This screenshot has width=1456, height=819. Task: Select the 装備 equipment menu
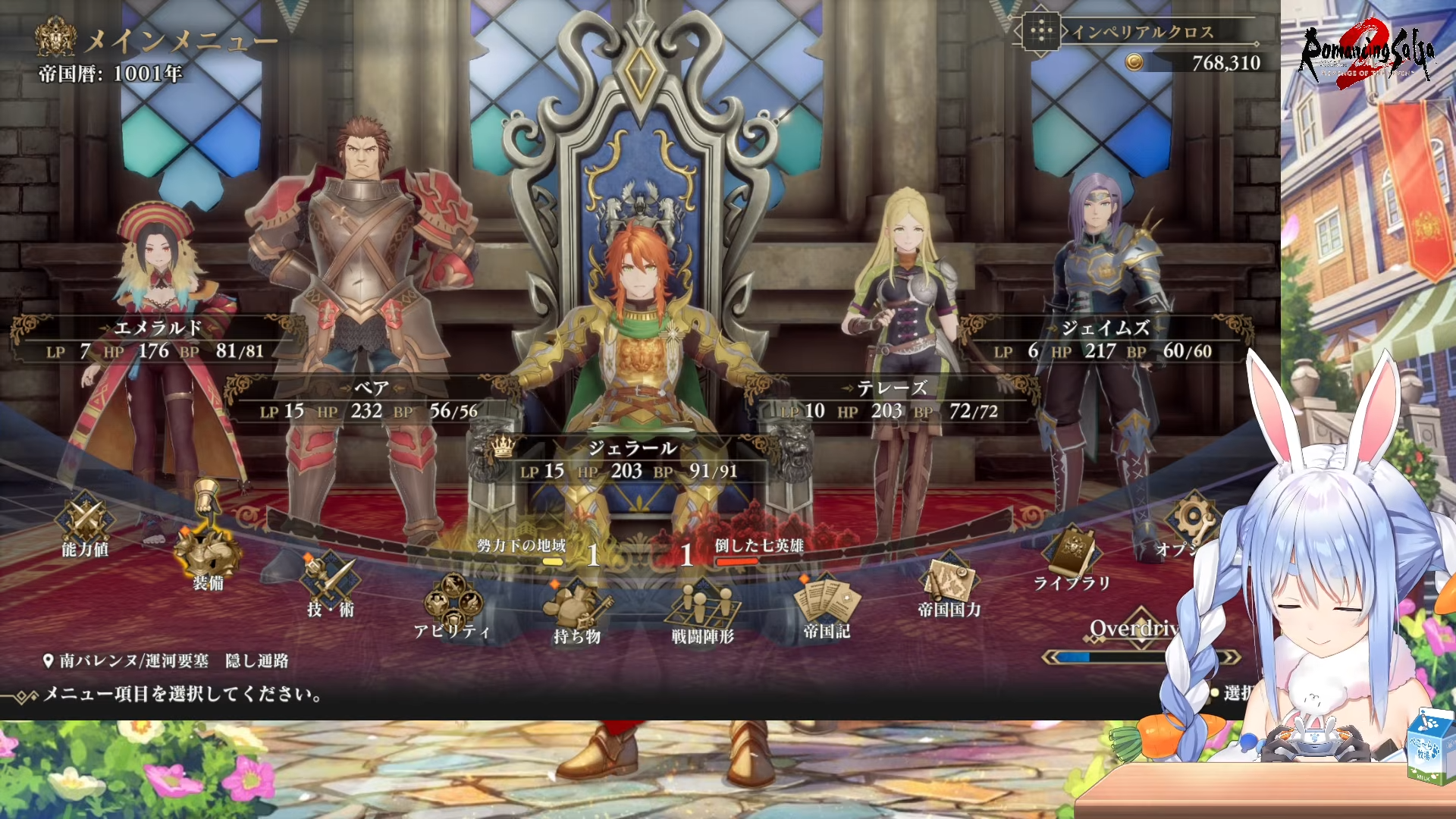click(x=208, y=555)
